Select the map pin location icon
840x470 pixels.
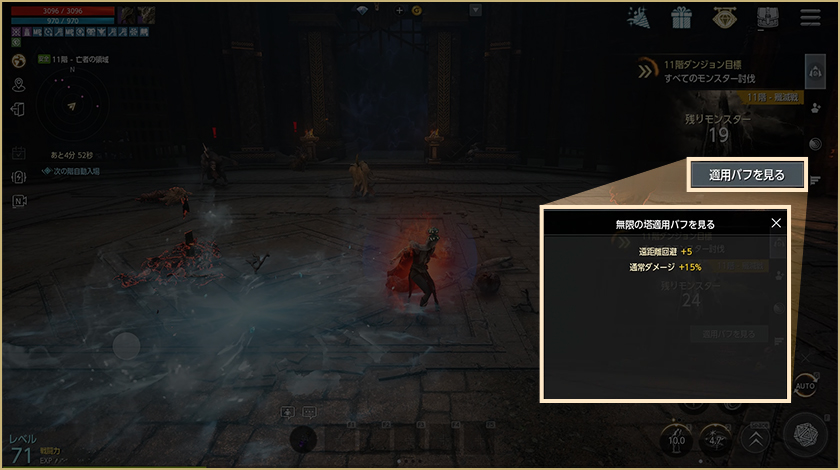pyautogui.click(x=19, y=83)
